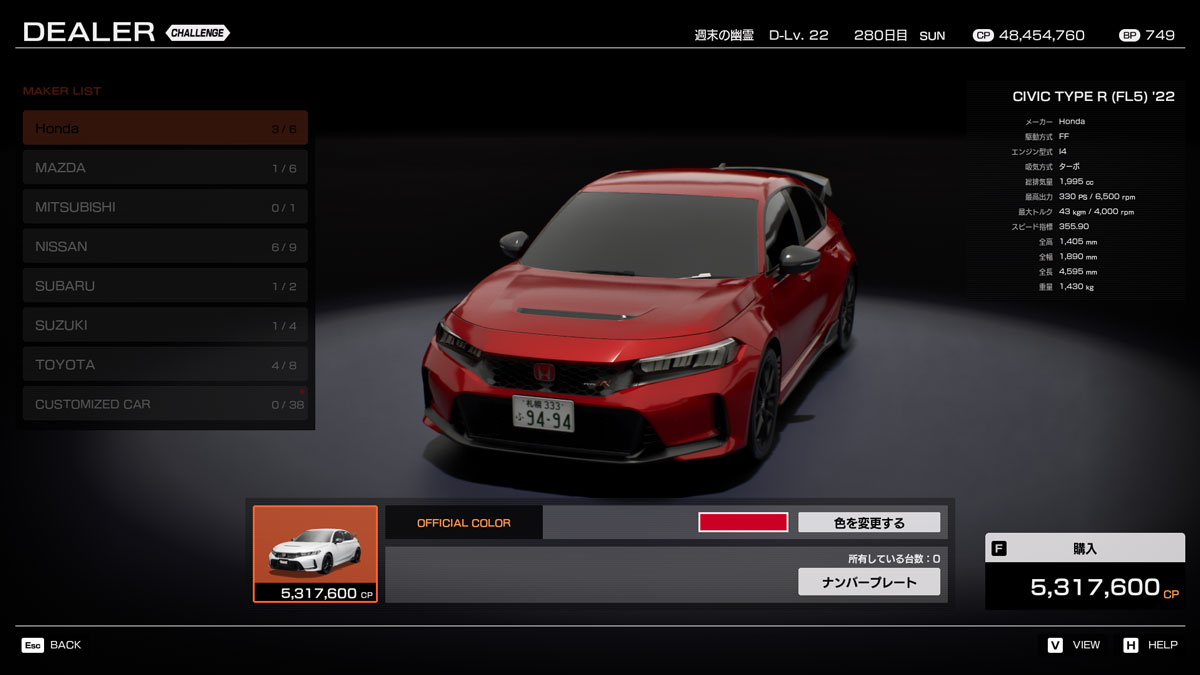
Task: Select Honda in the maker list
Action: coord(165,128)
